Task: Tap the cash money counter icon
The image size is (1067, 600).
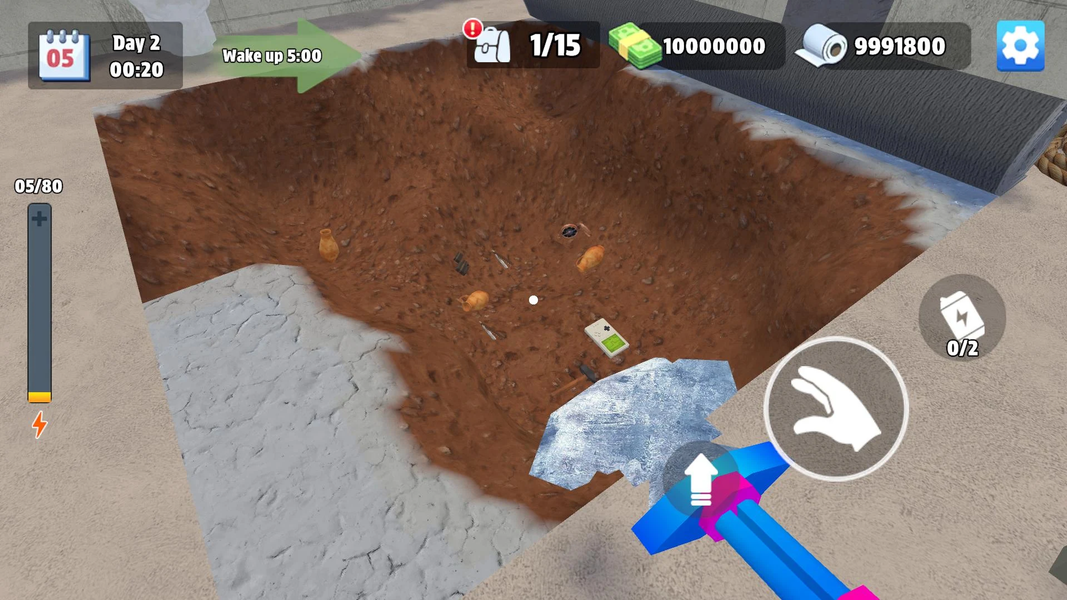Action: pyautogui.click(x=636, y=46)
